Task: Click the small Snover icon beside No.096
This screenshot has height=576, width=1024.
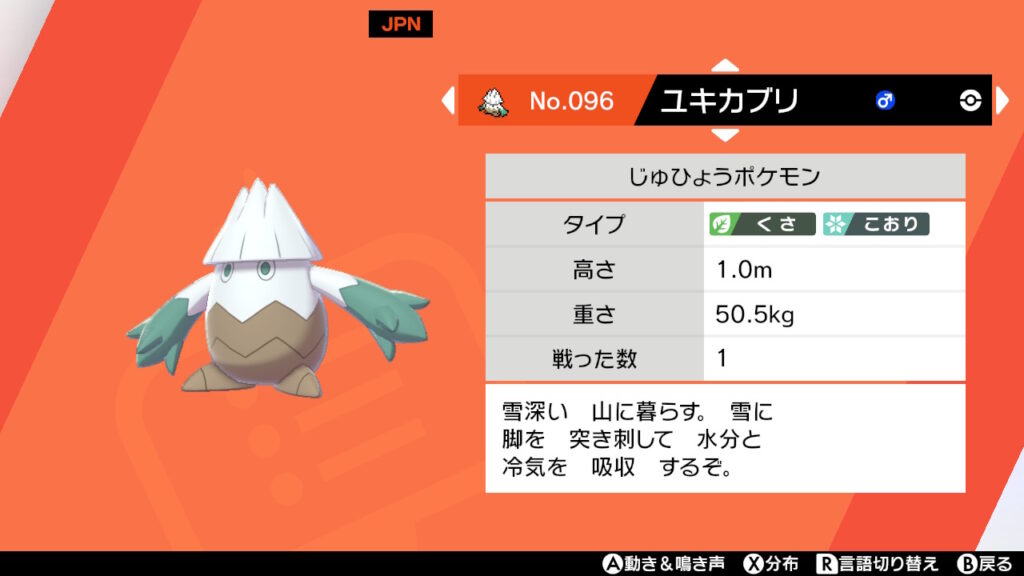Action: click(x=491, y=100)
